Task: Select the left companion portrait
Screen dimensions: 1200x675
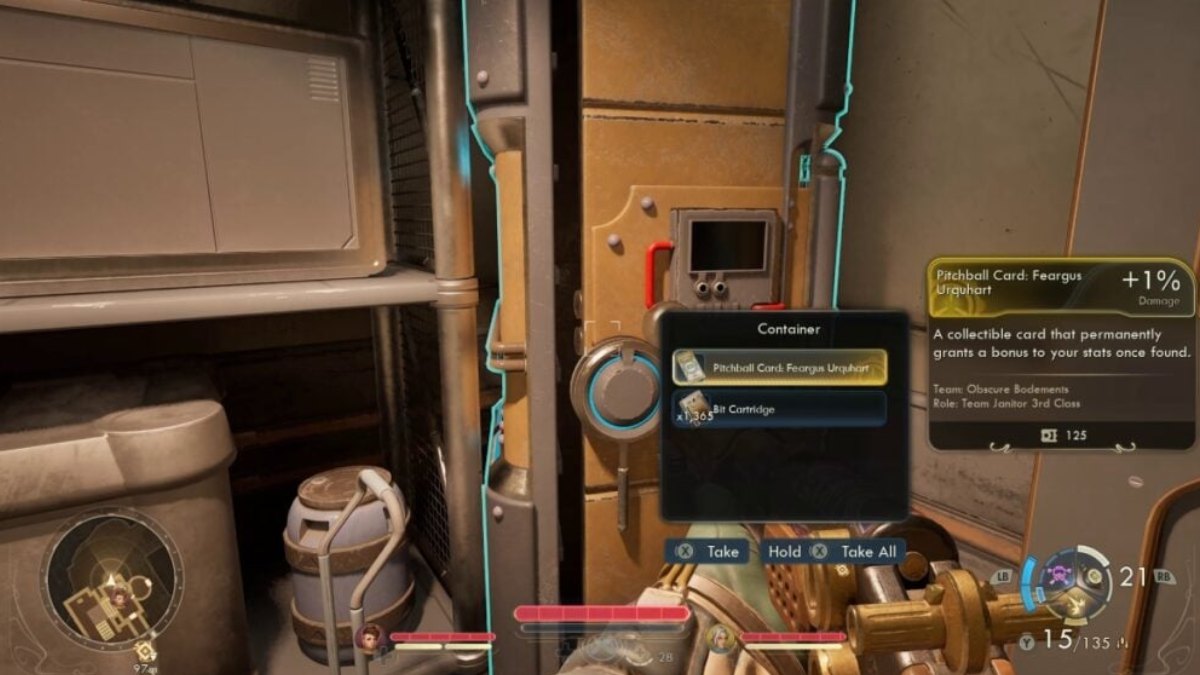Action: [x=370, y=638]
